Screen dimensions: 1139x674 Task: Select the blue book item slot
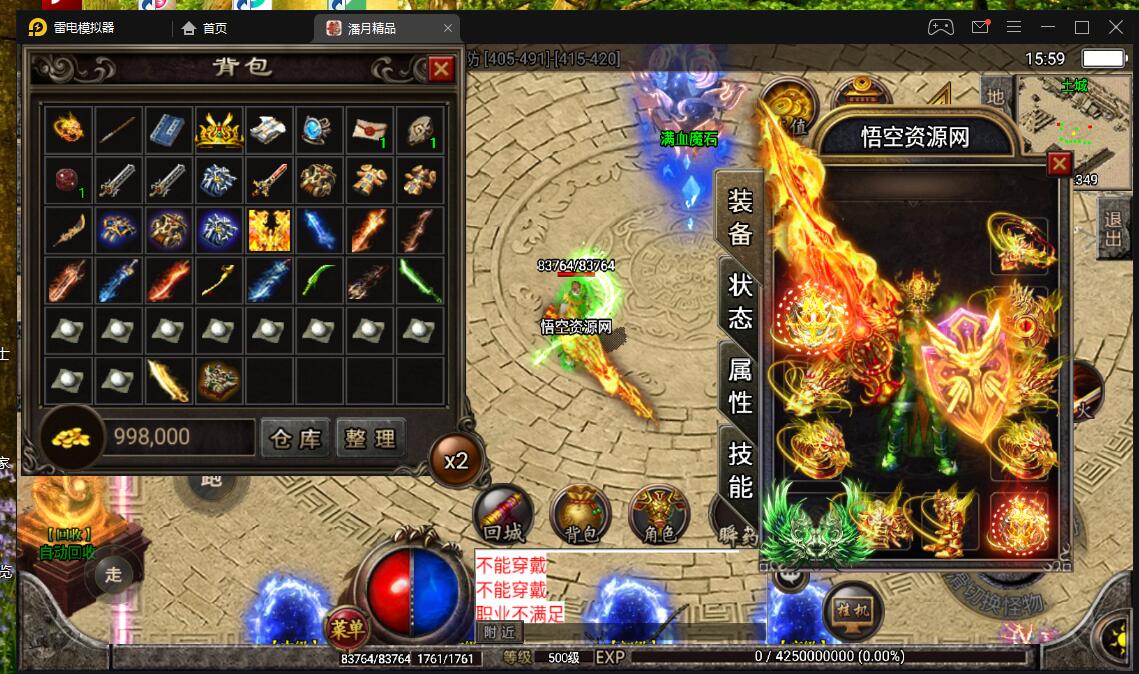pyautogui.click(x=169, y=131)
